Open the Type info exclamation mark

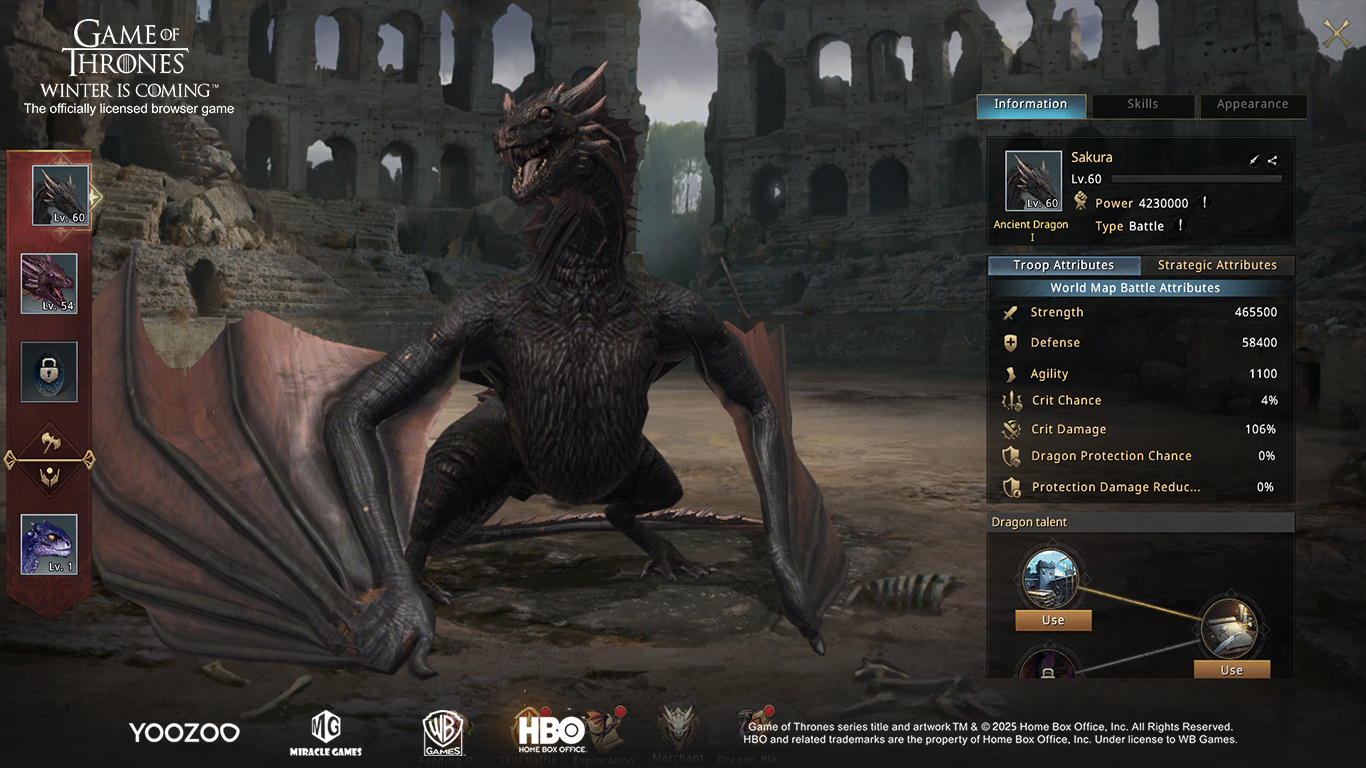click(1181, 226)
